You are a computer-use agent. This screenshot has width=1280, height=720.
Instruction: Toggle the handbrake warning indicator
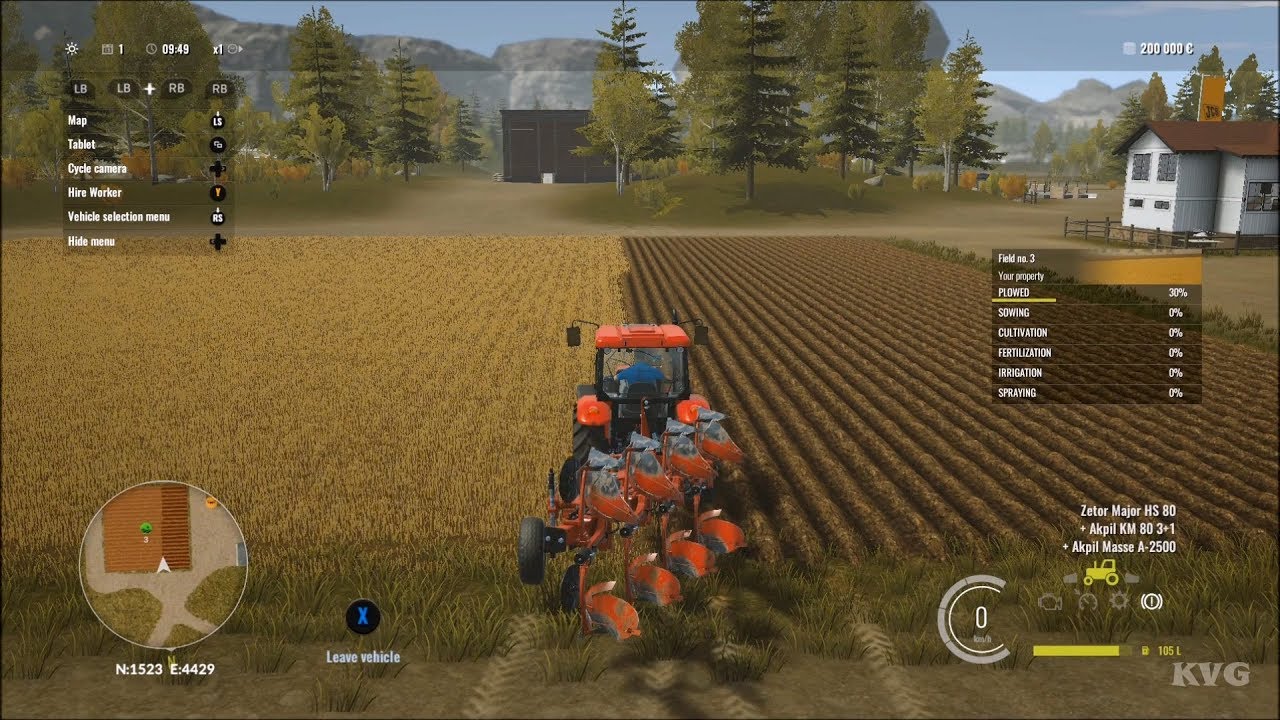(1152, 601)
